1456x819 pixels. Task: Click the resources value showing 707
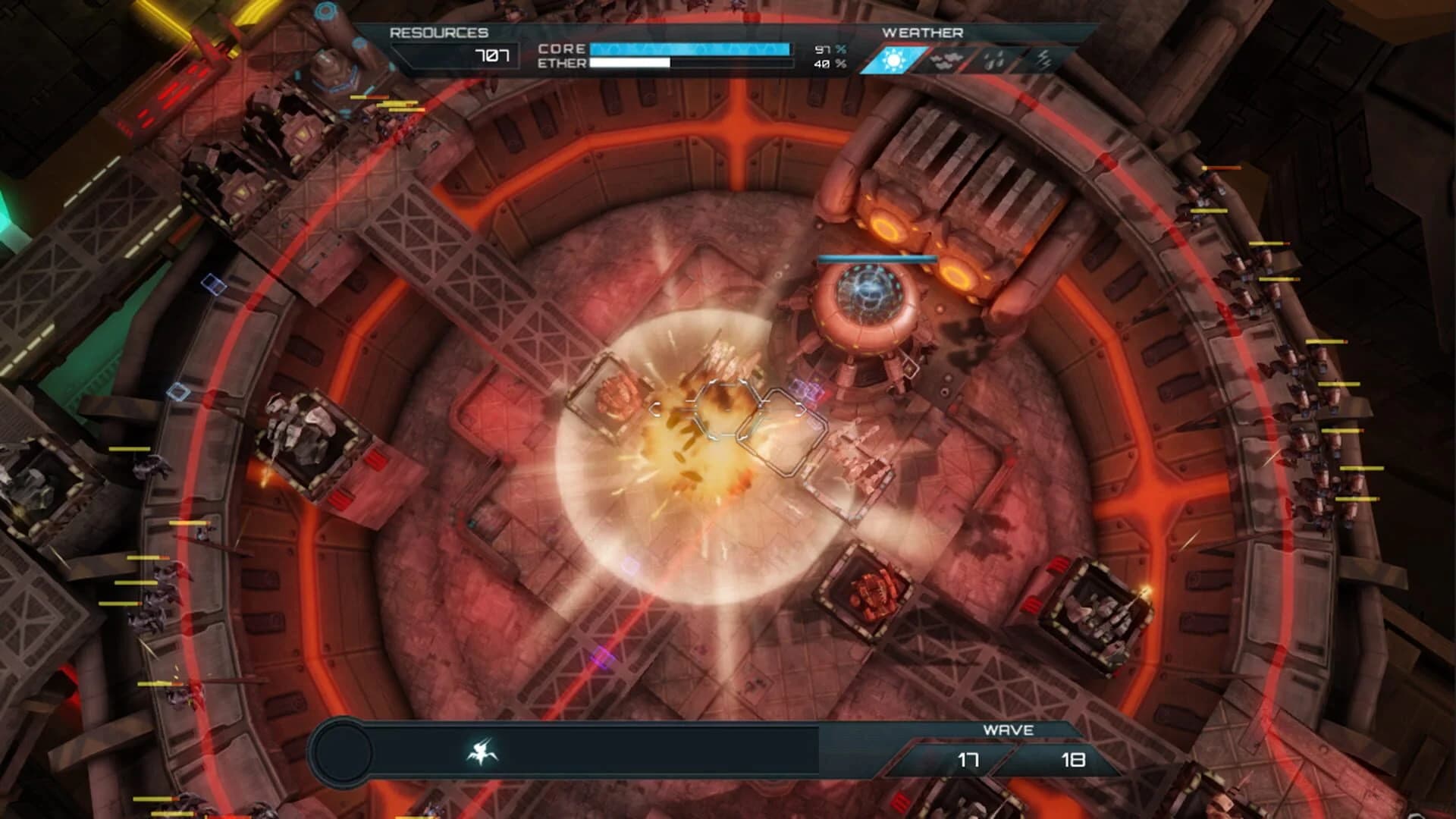(x=492, y=54)
